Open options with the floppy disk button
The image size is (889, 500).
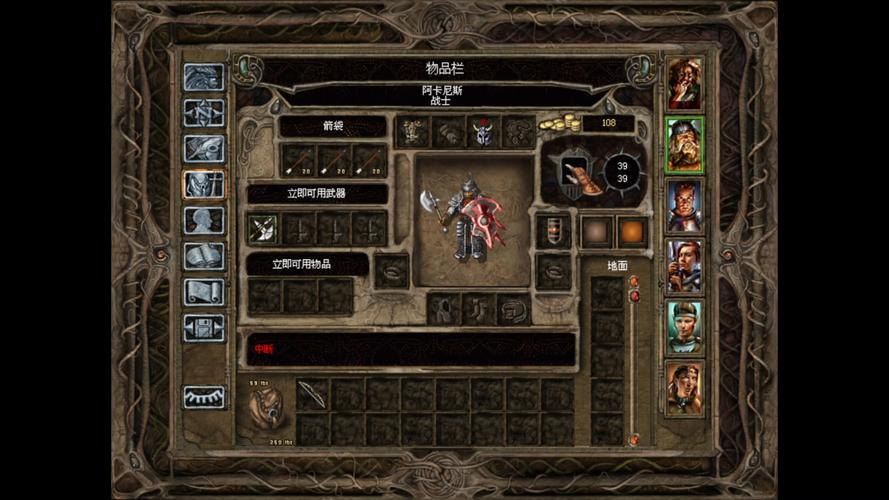click(x=204, y=328)
